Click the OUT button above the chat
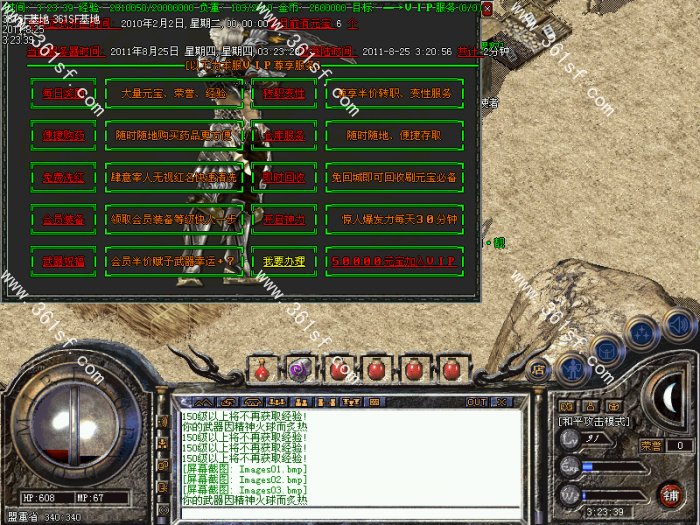 coord(477,401)
